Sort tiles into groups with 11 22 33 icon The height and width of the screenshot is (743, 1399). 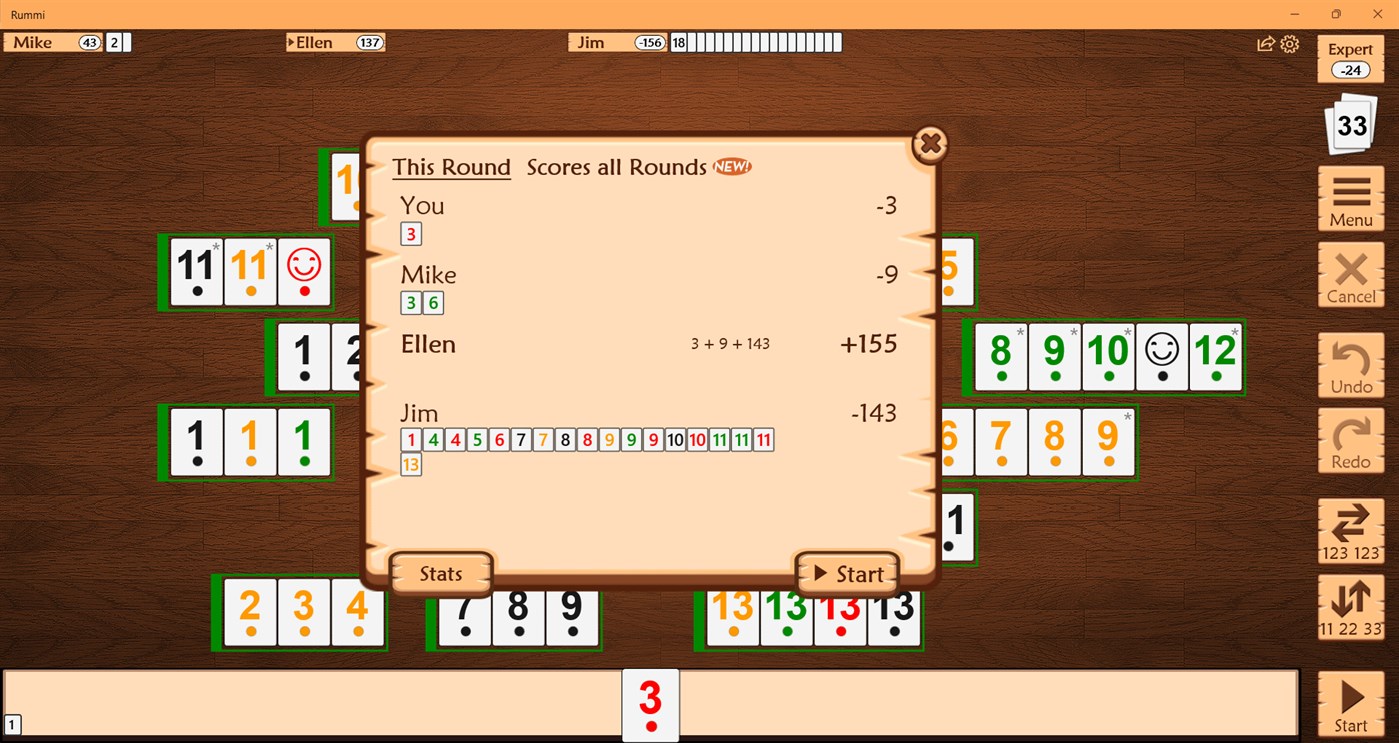click(x=1350, y=607)
